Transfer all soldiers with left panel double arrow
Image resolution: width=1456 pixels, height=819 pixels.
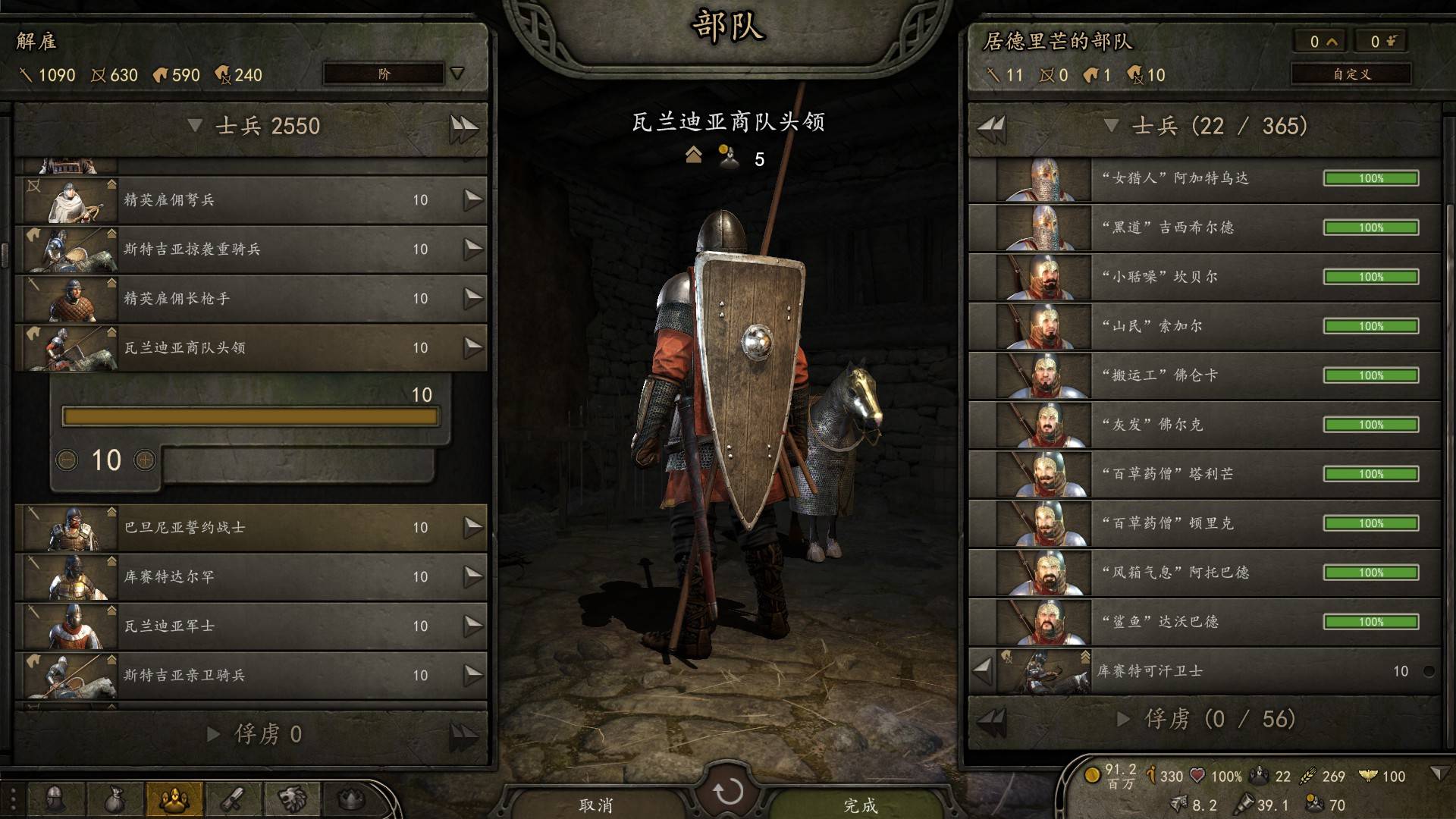463,127
